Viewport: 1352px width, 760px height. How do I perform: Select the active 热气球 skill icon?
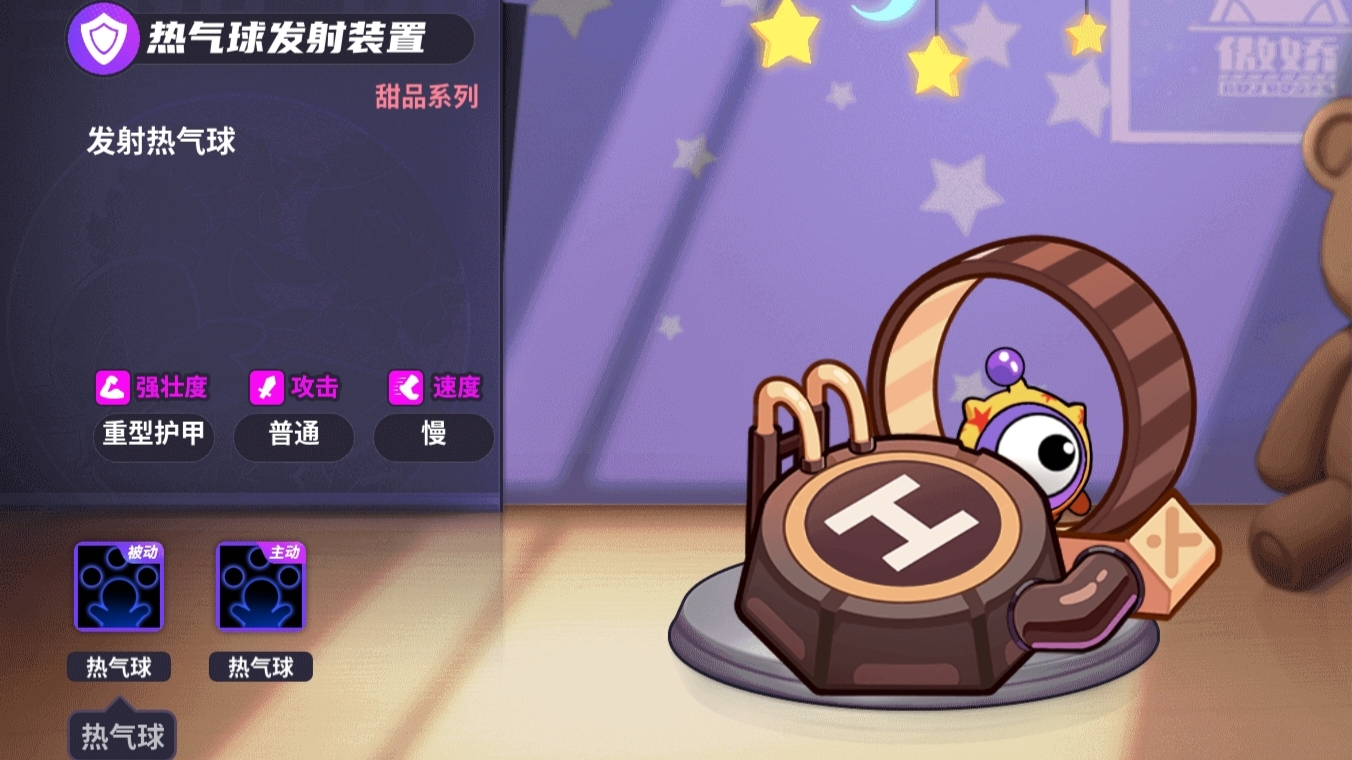[259, 589]
